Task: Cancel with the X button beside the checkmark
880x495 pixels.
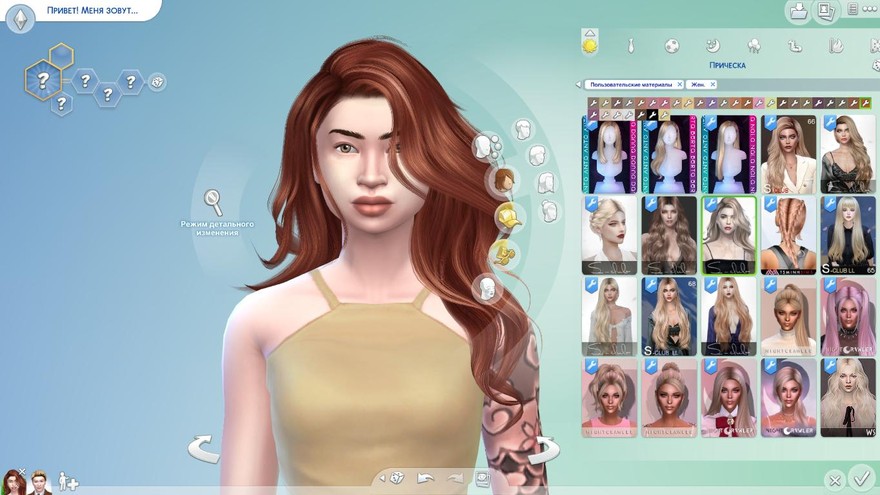Action: [835, 480]
